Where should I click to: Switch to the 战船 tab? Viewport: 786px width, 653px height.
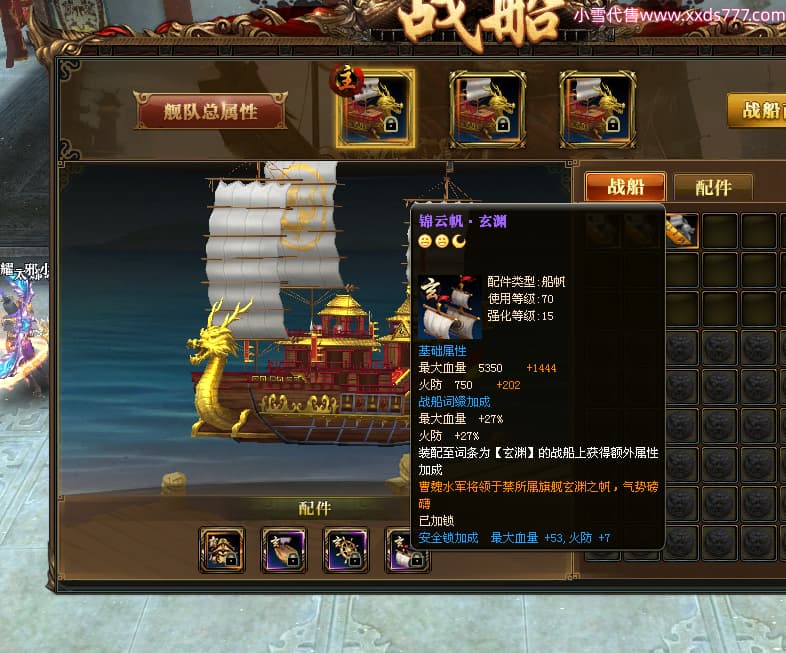click(x=625, y=186)
